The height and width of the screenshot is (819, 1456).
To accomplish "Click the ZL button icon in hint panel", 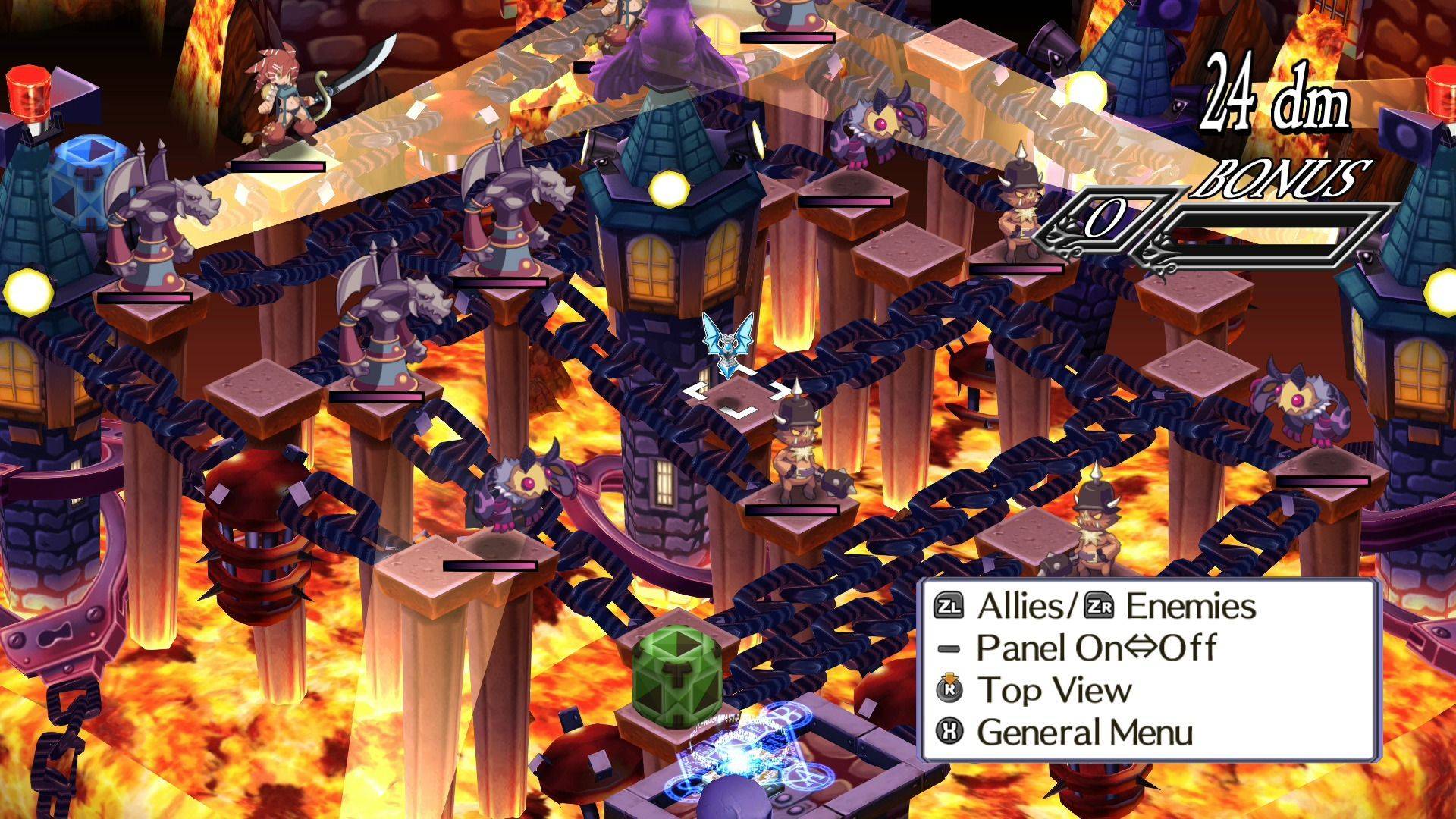I will 951,607.
